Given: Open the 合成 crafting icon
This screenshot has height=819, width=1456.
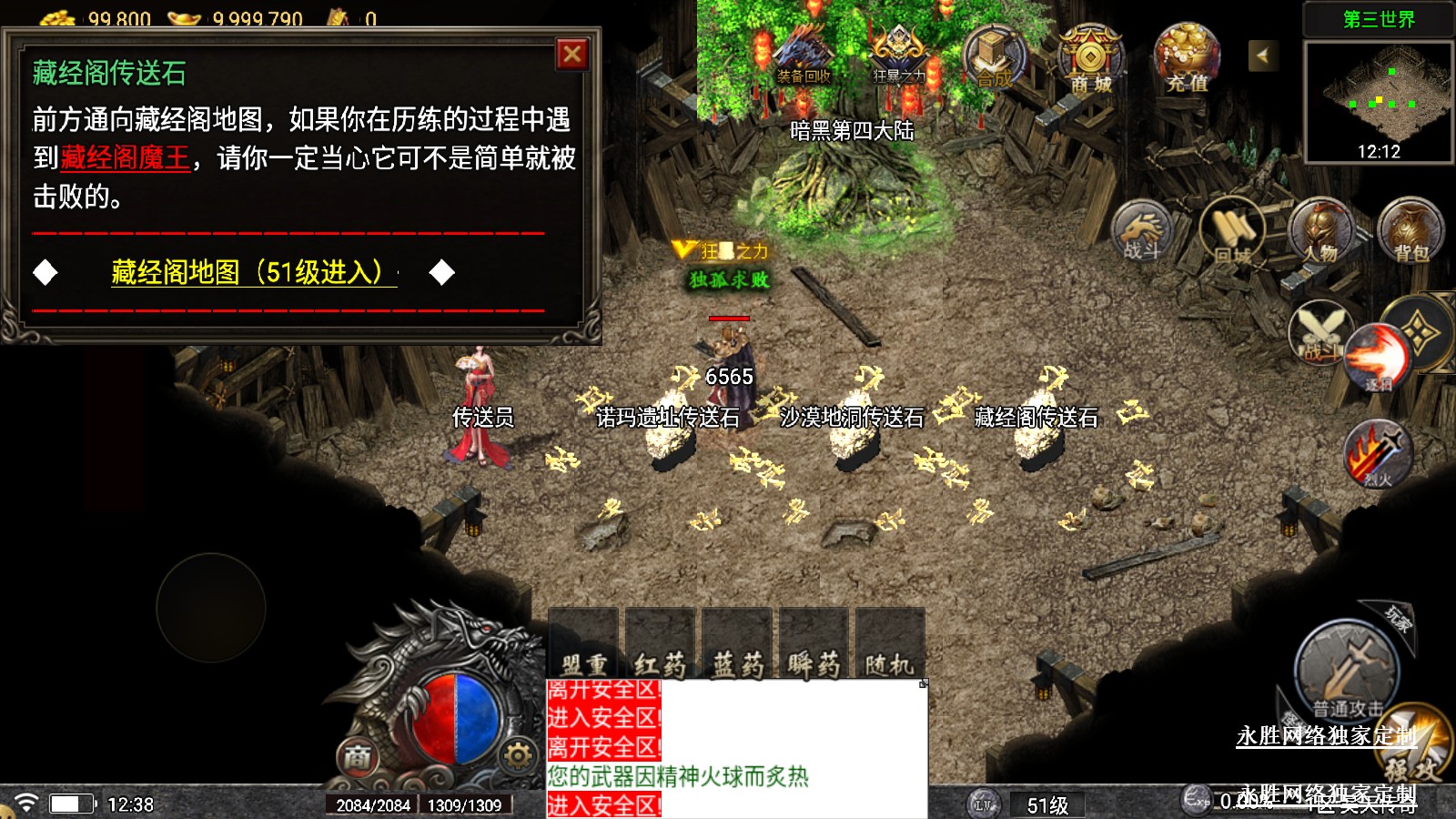Looking at the screenshot, I should tap(994, 56).
